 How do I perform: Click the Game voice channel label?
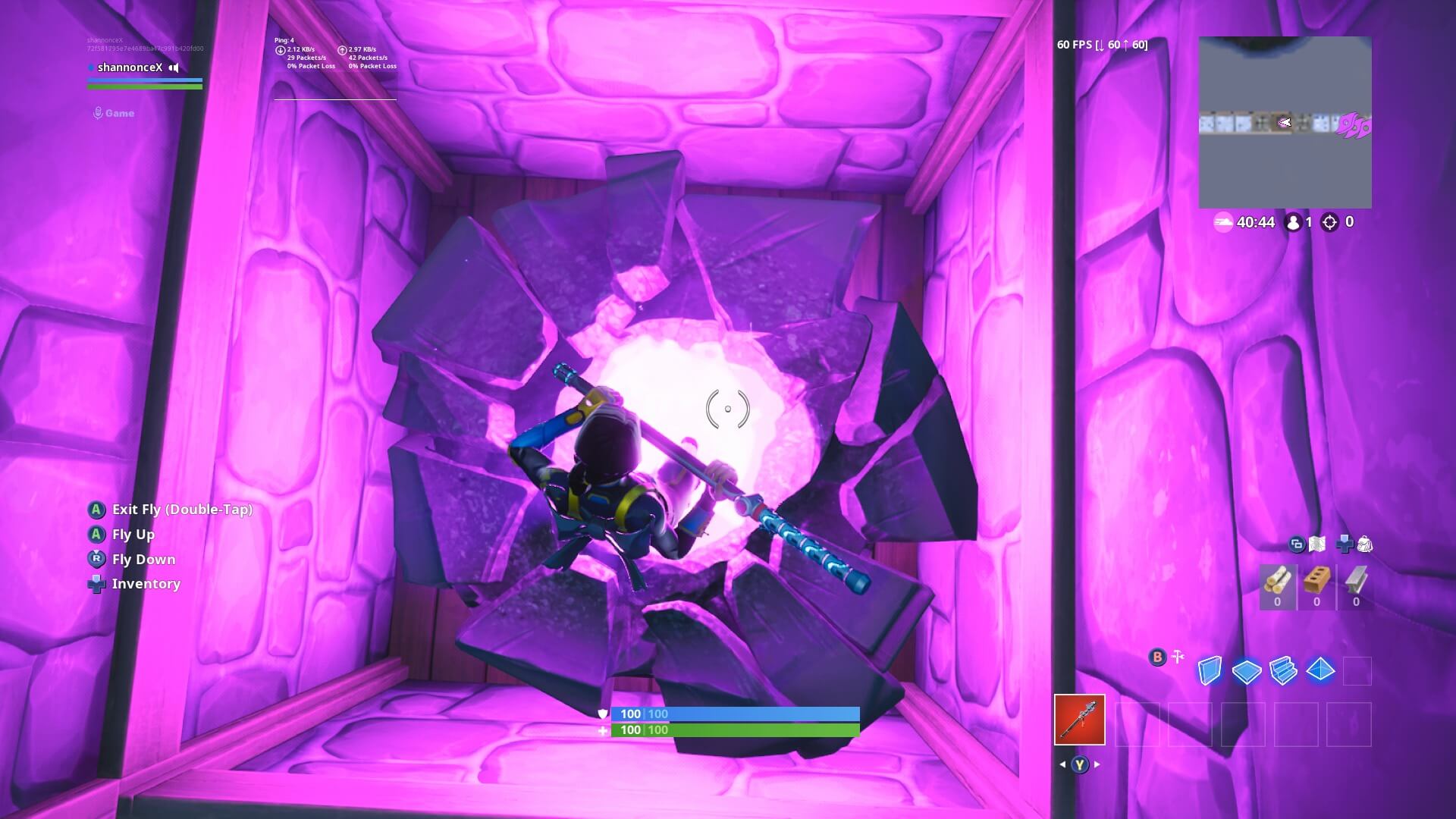[118, 112]
